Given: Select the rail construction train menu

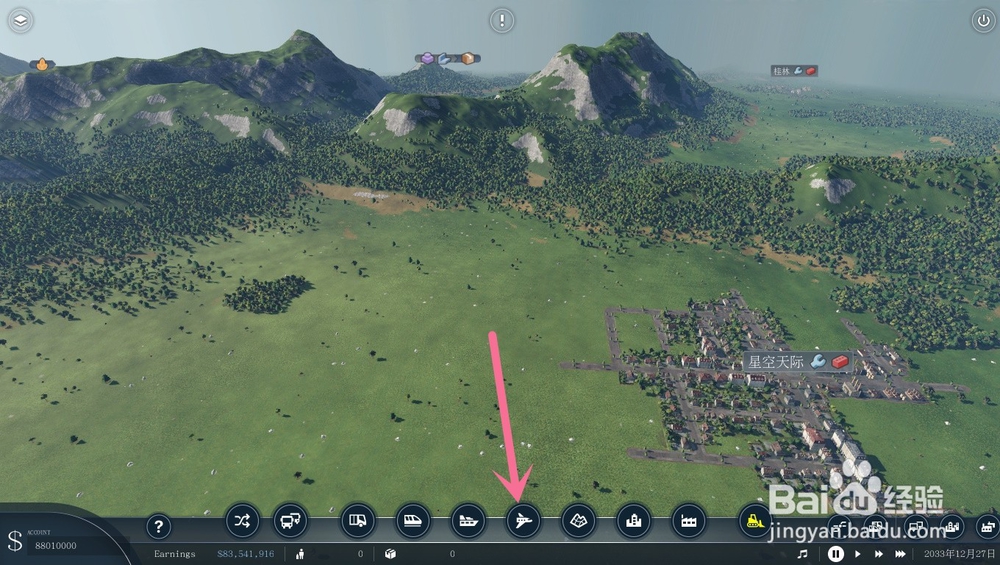Looking at the screenshot, I should [413, 520].
